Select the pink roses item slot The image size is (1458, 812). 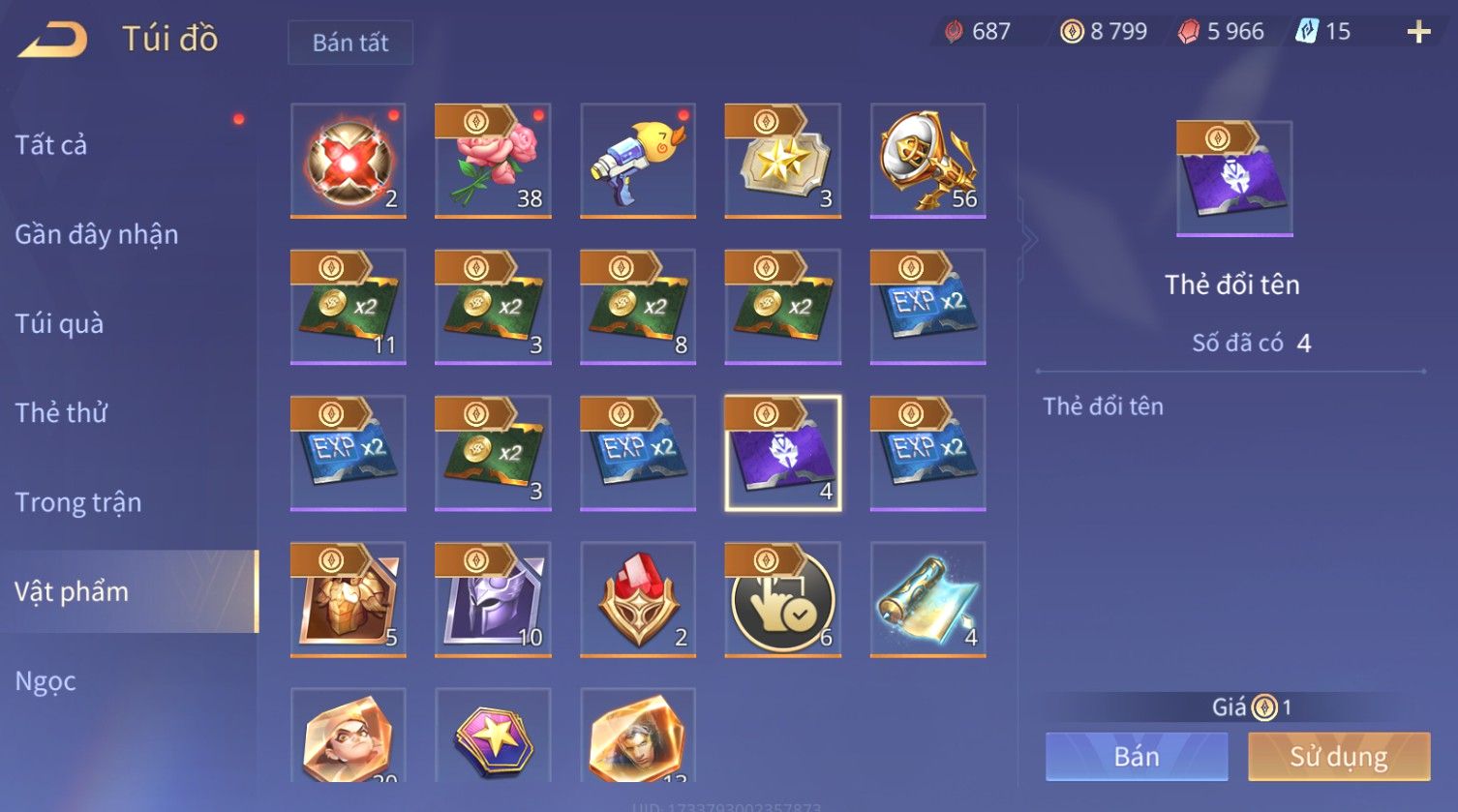tap(493, 161)
